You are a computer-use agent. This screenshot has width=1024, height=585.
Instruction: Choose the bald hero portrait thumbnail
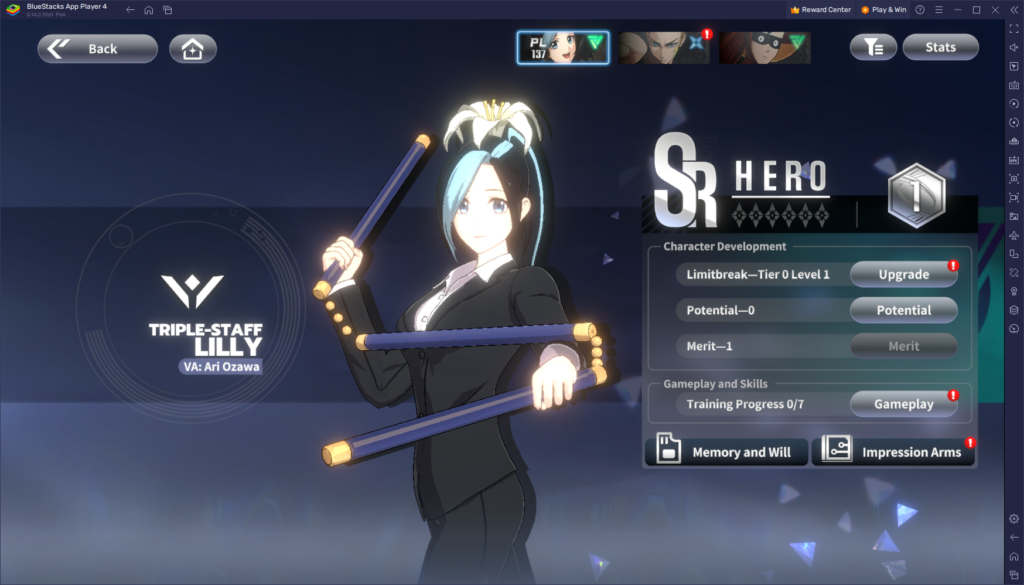tap(663, 47)
